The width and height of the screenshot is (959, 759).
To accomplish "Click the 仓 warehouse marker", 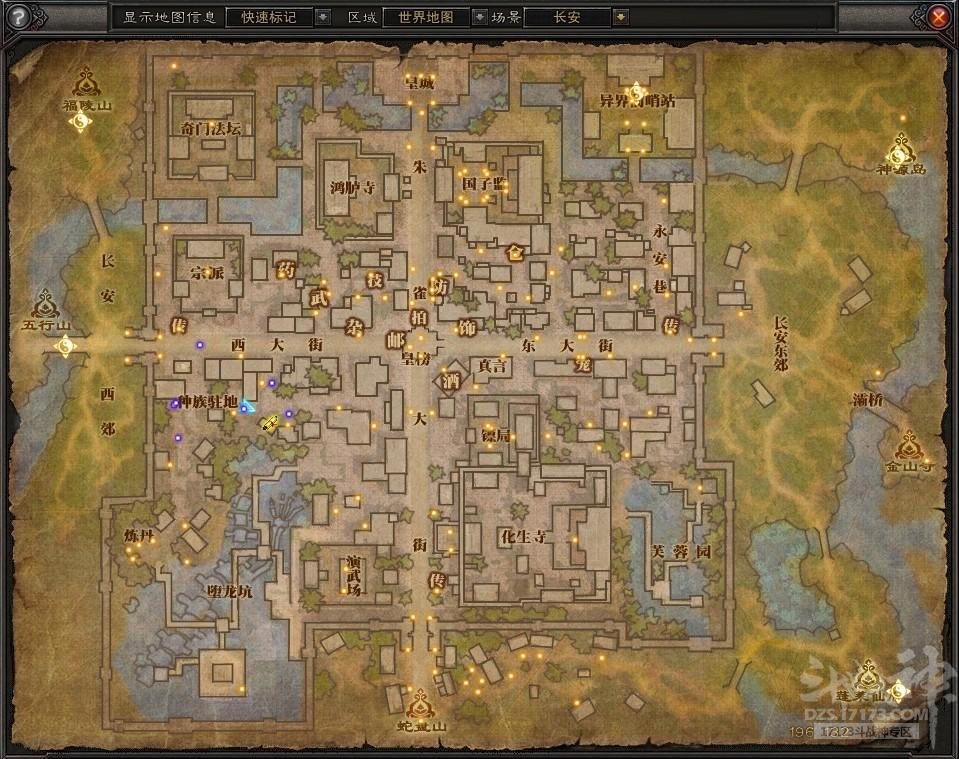I will click(517, 253).
